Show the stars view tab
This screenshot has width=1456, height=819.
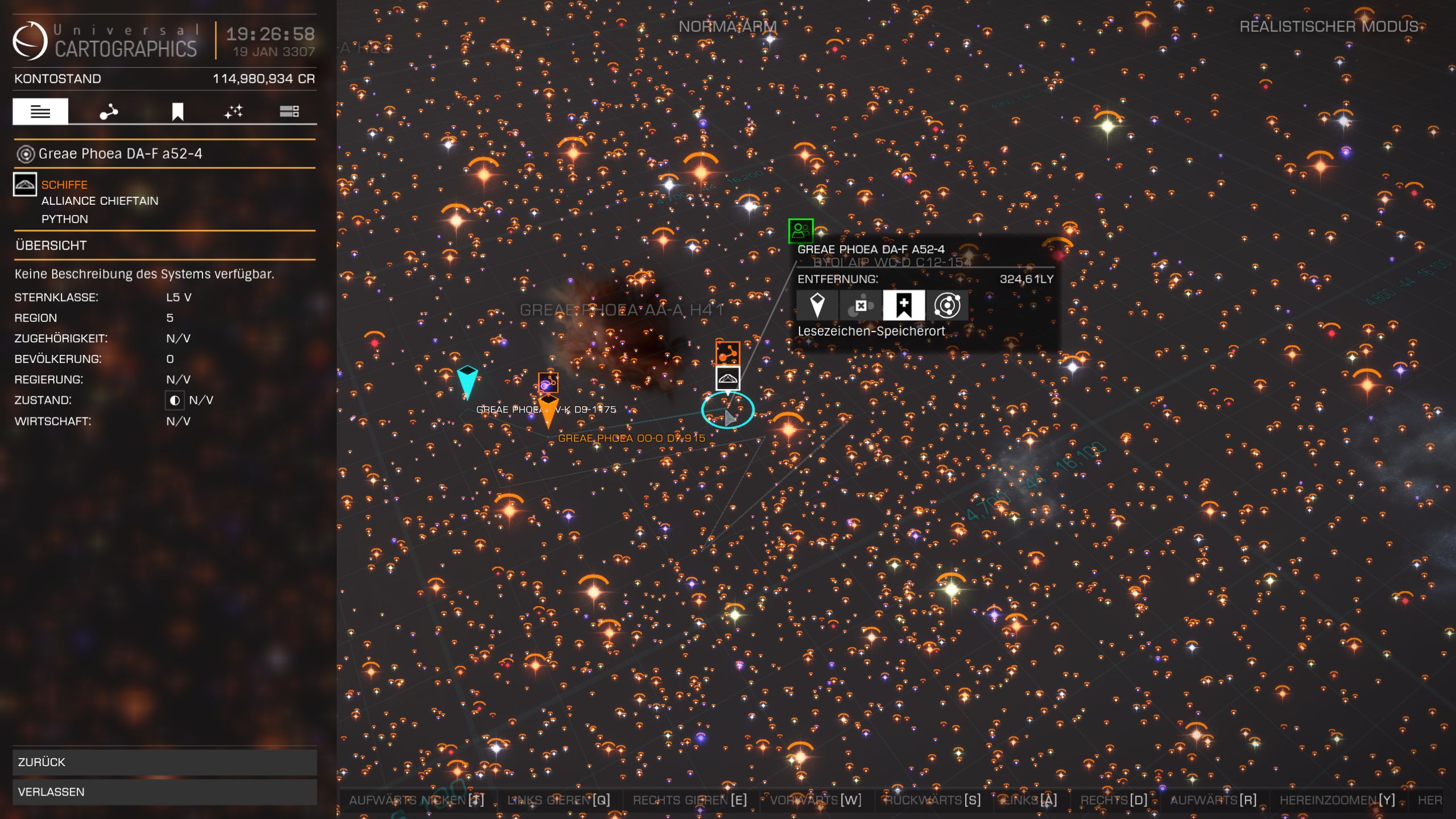point(233,111)
